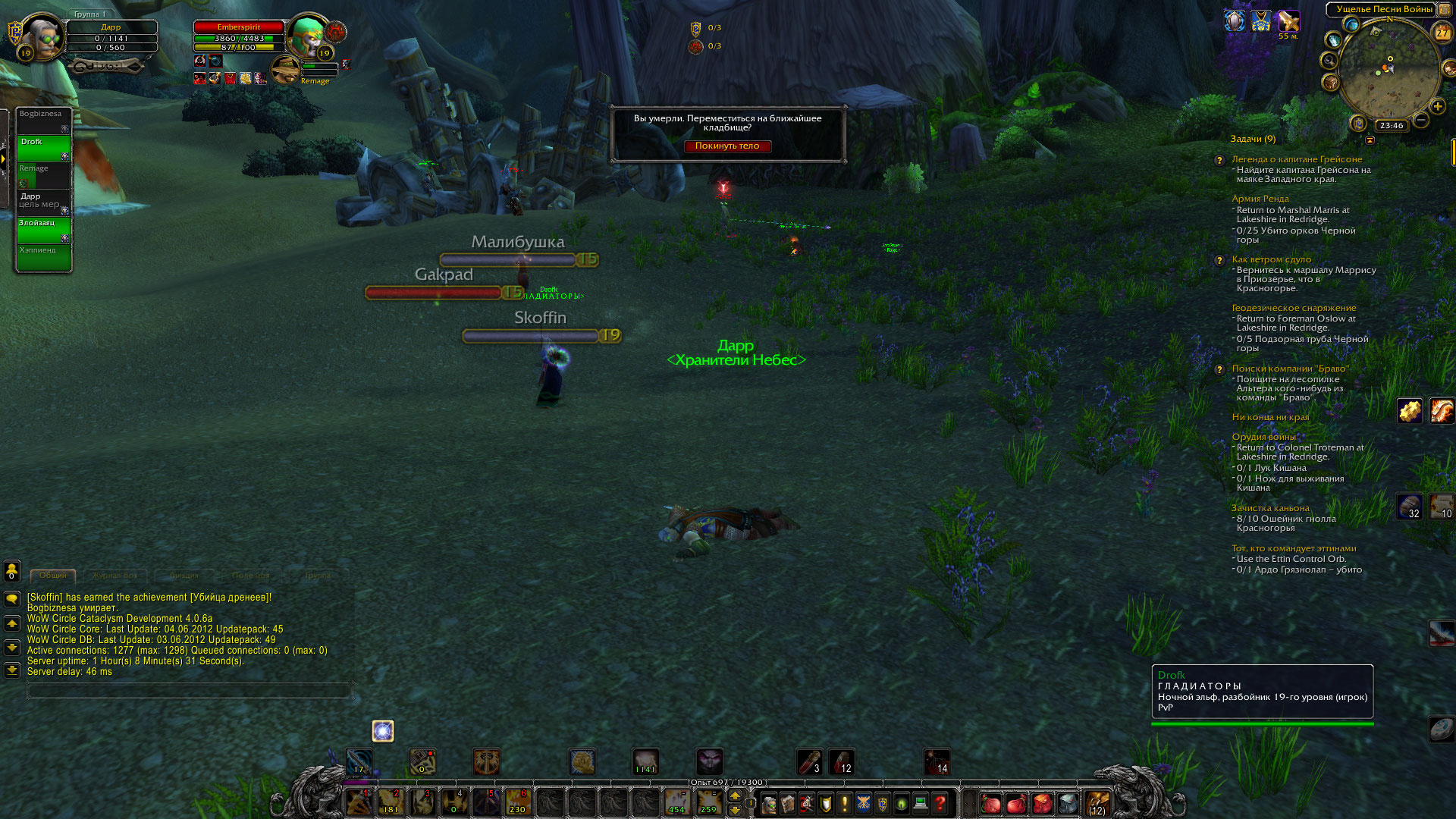1456x819 pixels.
Task: Toggle the minimap tracking magnifier button
Action: click(1329, 60)
